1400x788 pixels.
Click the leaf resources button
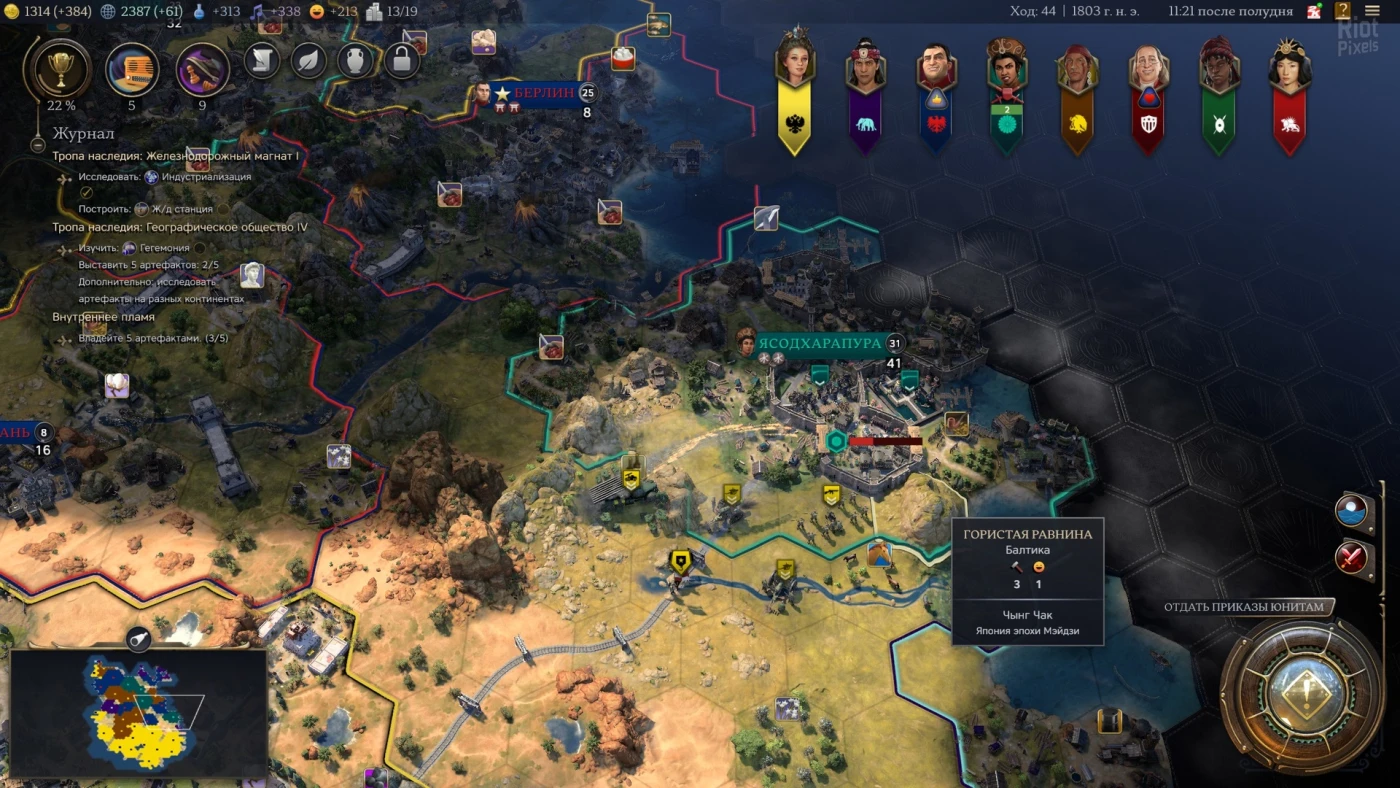pyautogui.click(x=309, y=60)
